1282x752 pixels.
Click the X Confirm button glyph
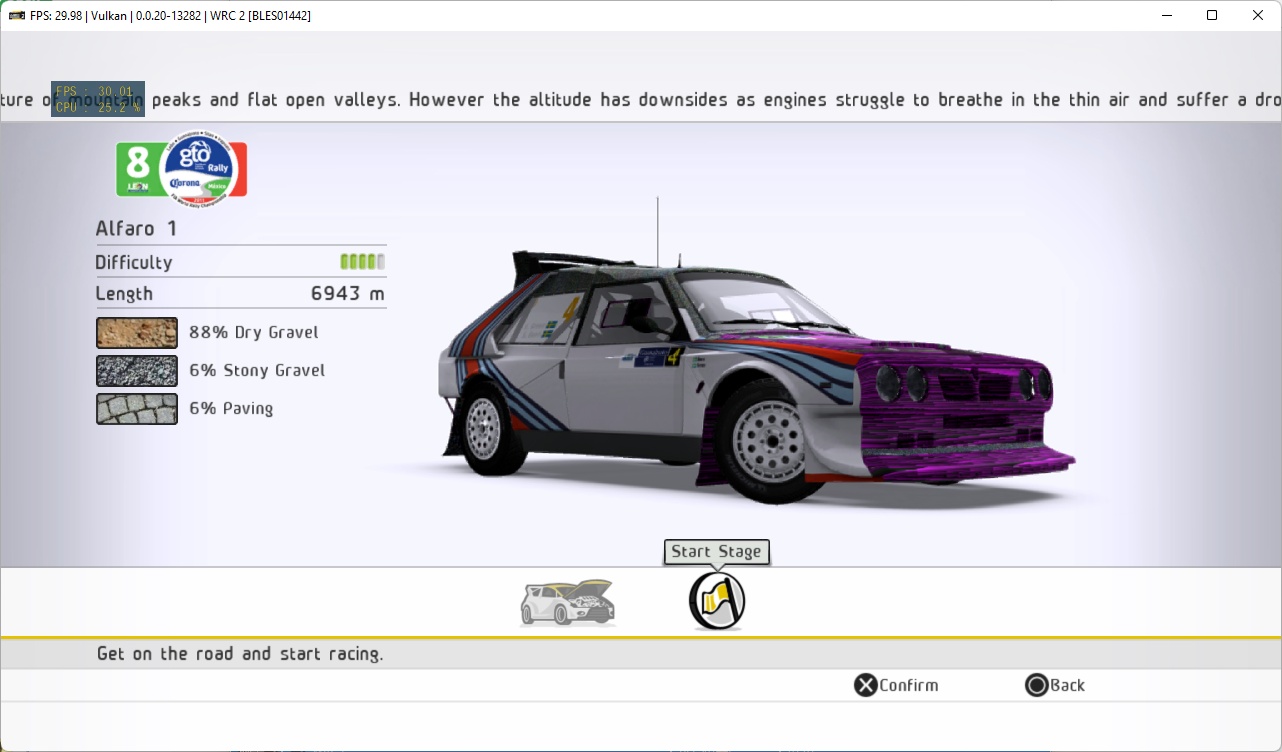click(864, 685)
